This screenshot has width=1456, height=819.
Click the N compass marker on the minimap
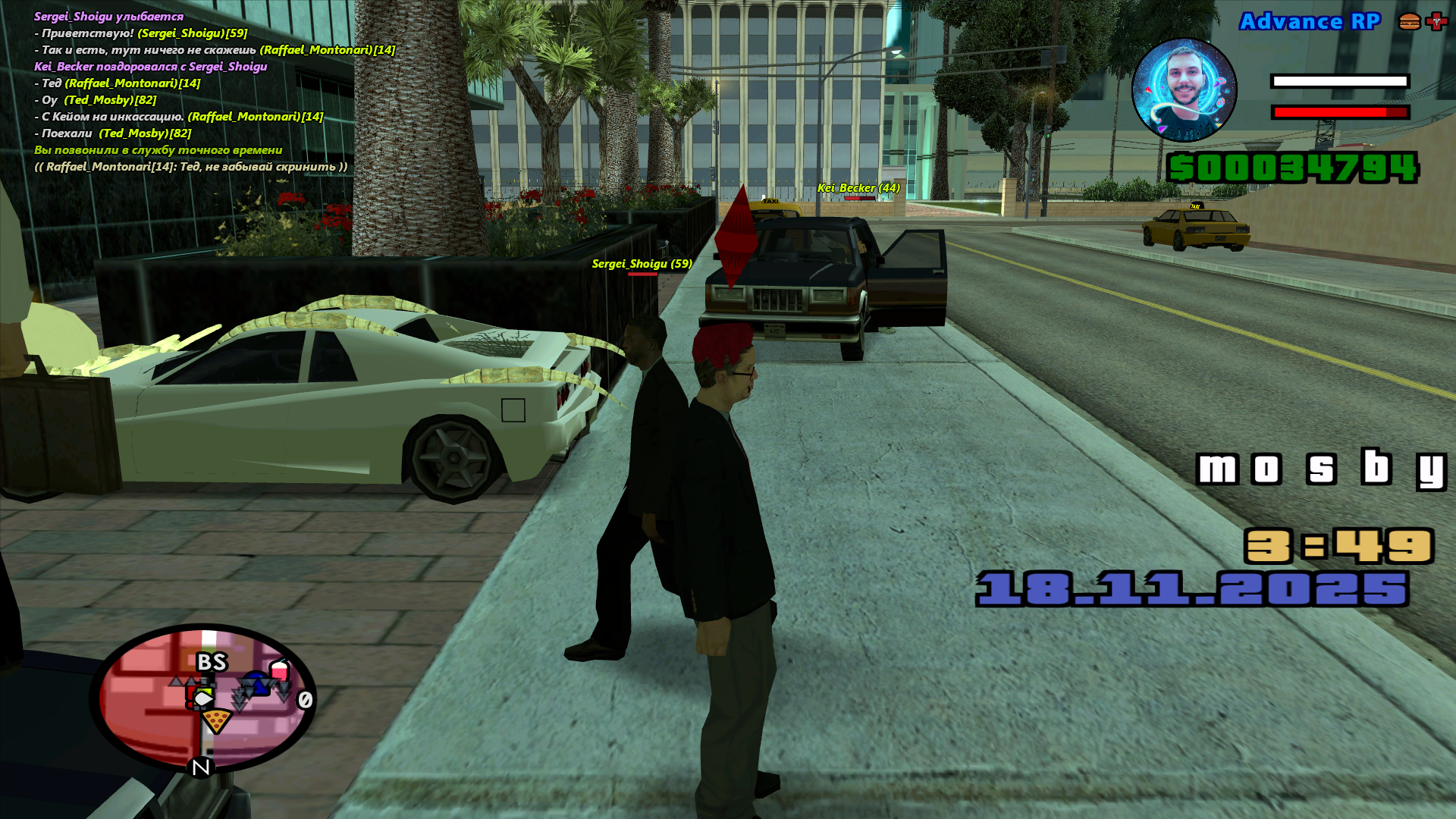coord(201,767)
